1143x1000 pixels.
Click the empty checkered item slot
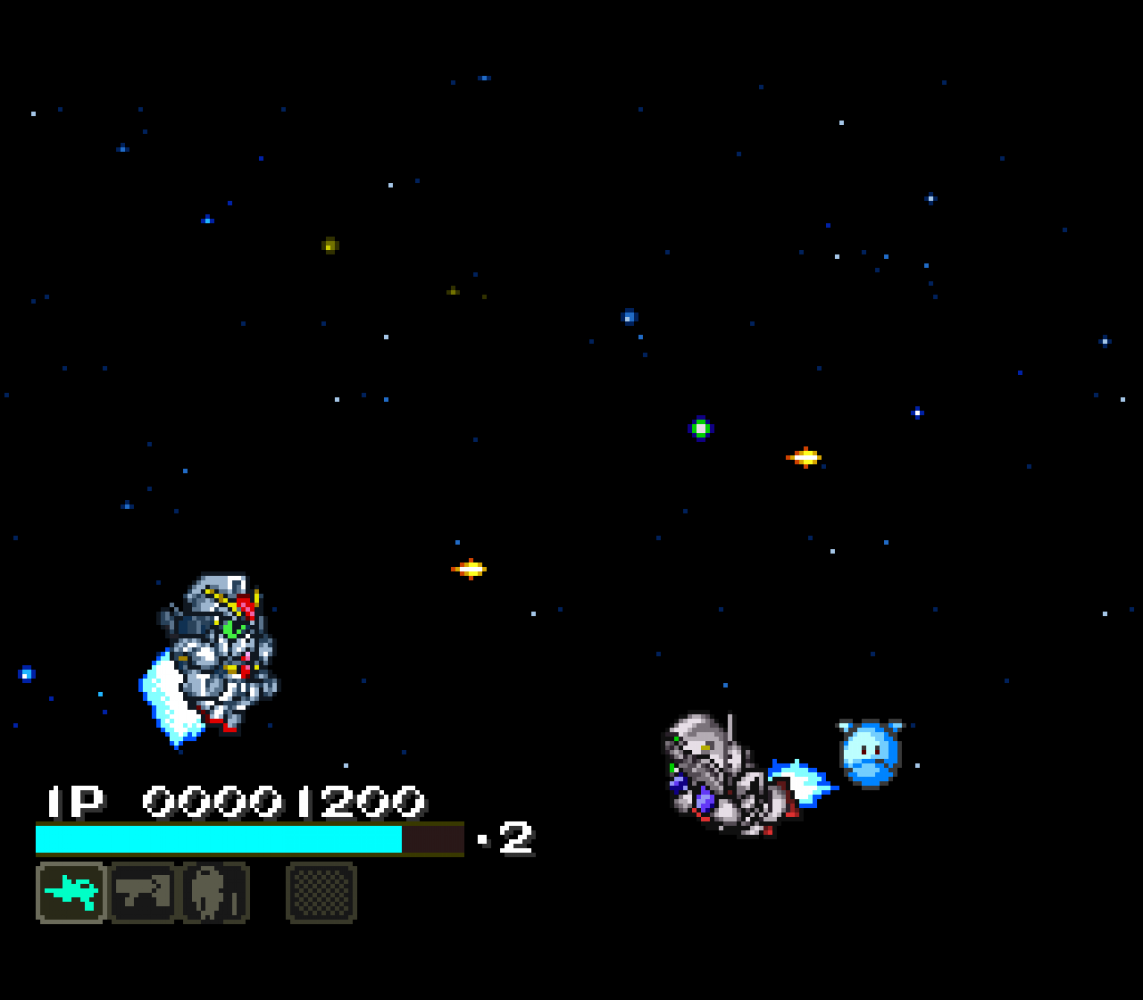click(x=321, y=892)
